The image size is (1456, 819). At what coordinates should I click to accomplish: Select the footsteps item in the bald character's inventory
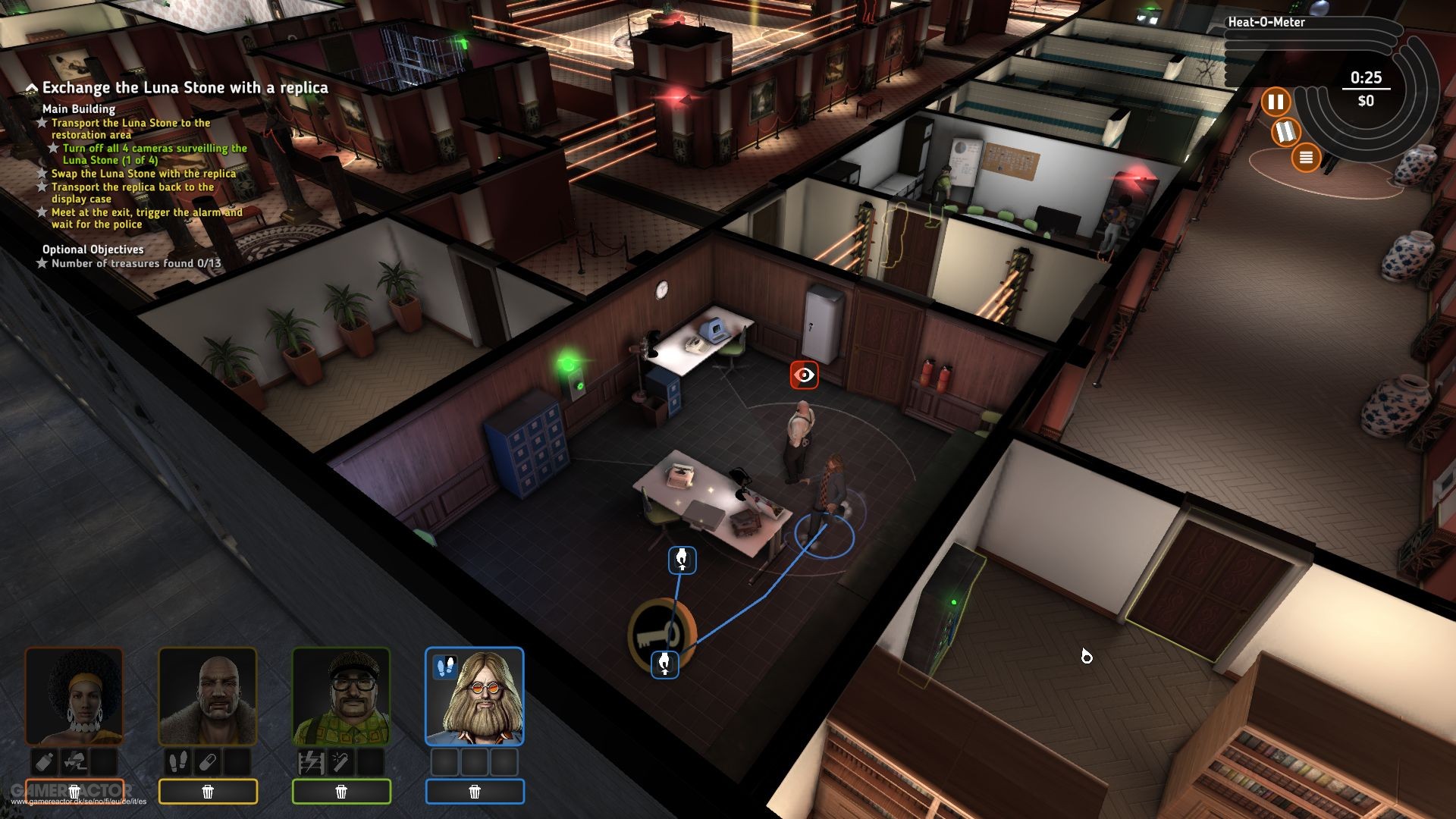point(179,762)
